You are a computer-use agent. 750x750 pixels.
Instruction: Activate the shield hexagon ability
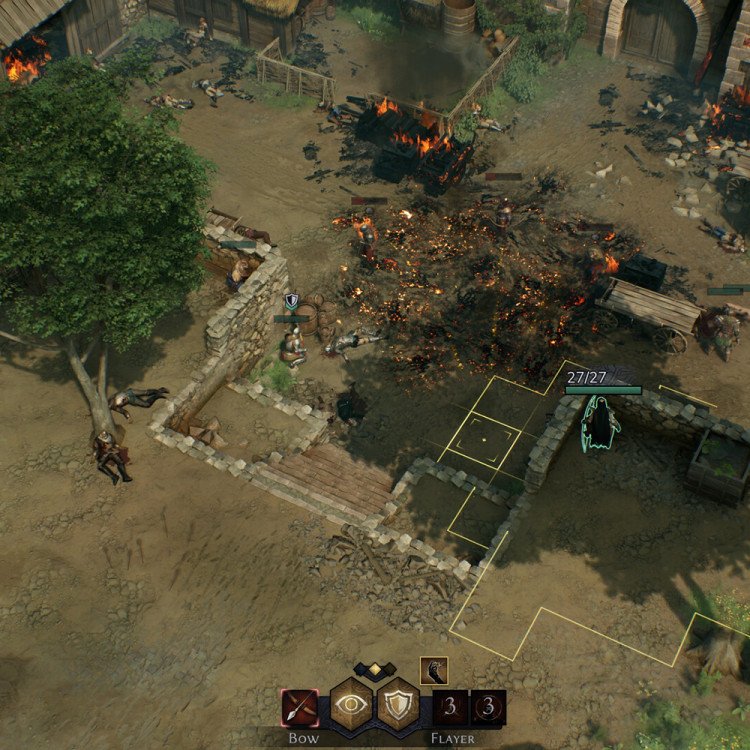tap(398, 704)
